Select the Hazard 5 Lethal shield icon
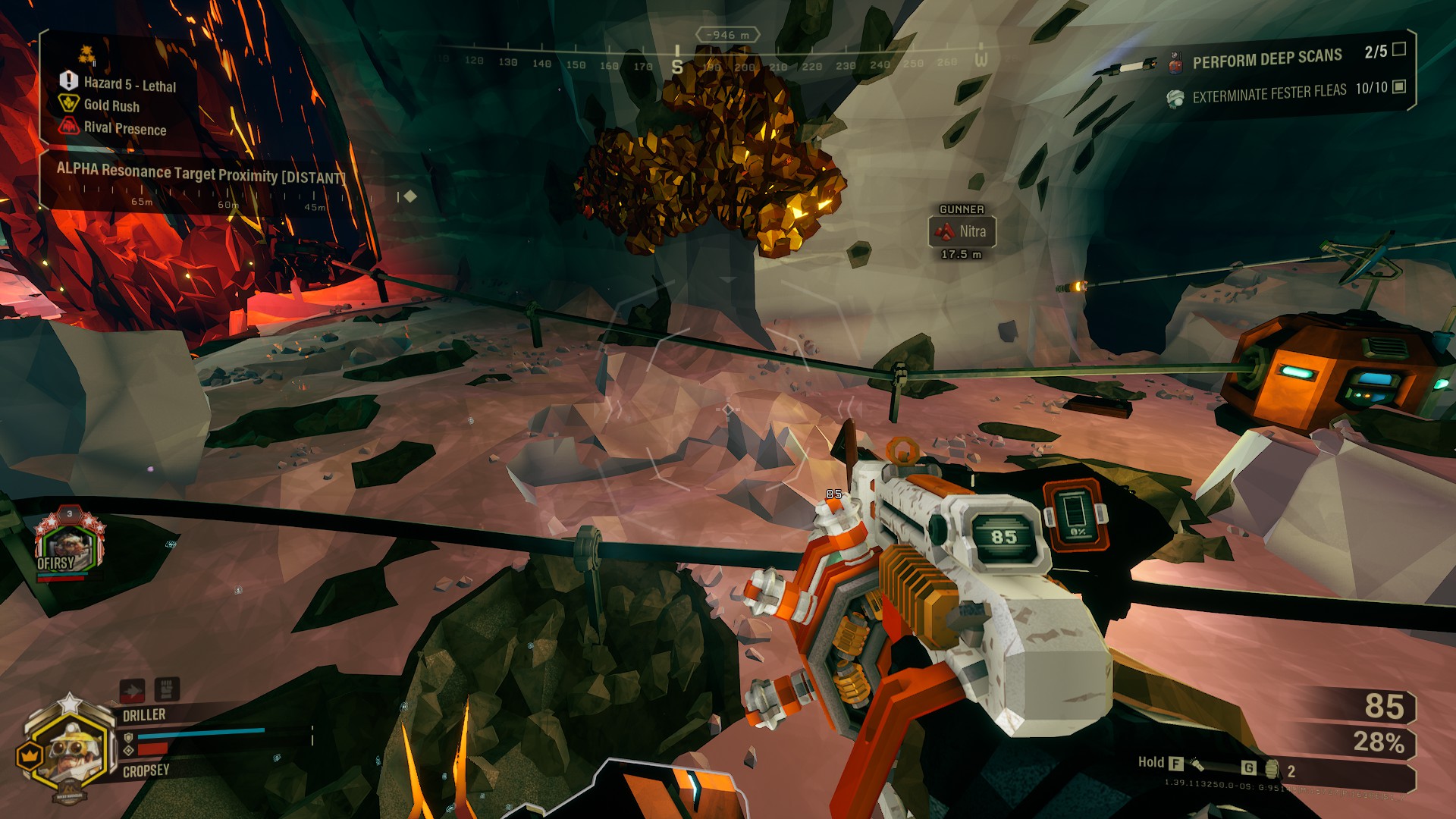1456x819 pixels. point(69,80)
